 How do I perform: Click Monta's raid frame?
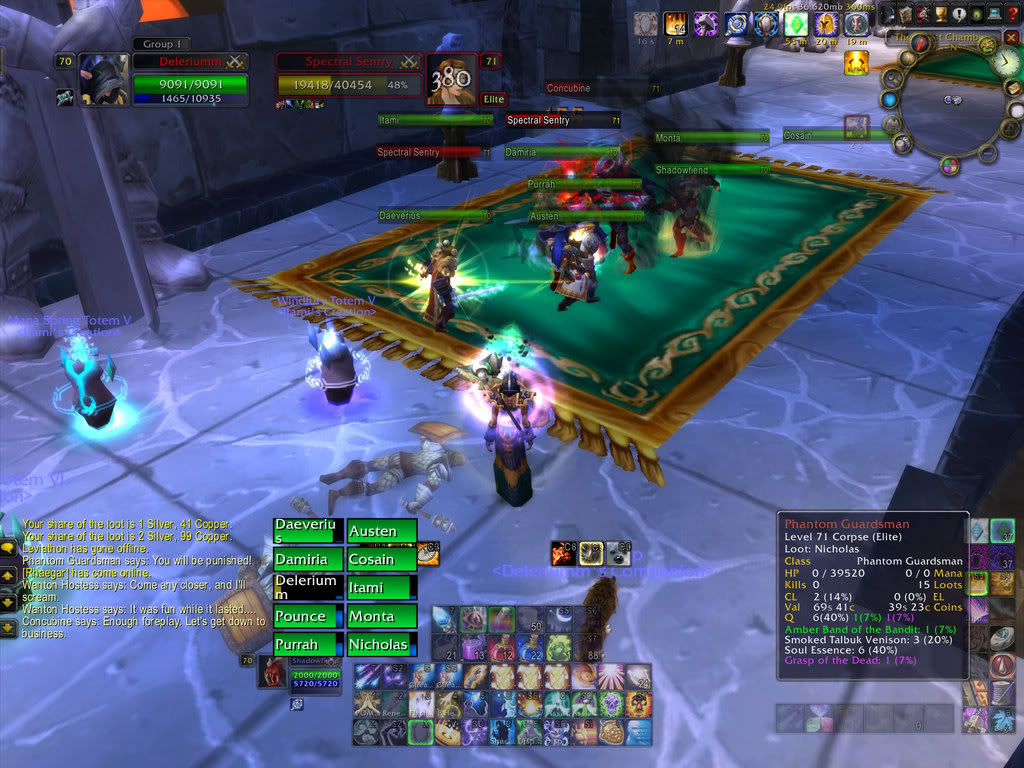(381, 616)
